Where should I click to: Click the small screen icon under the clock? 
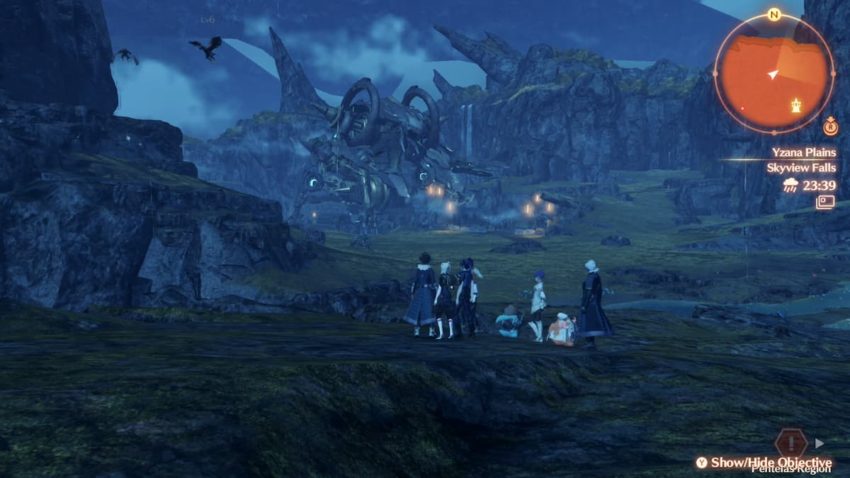[x=825, y=202]
